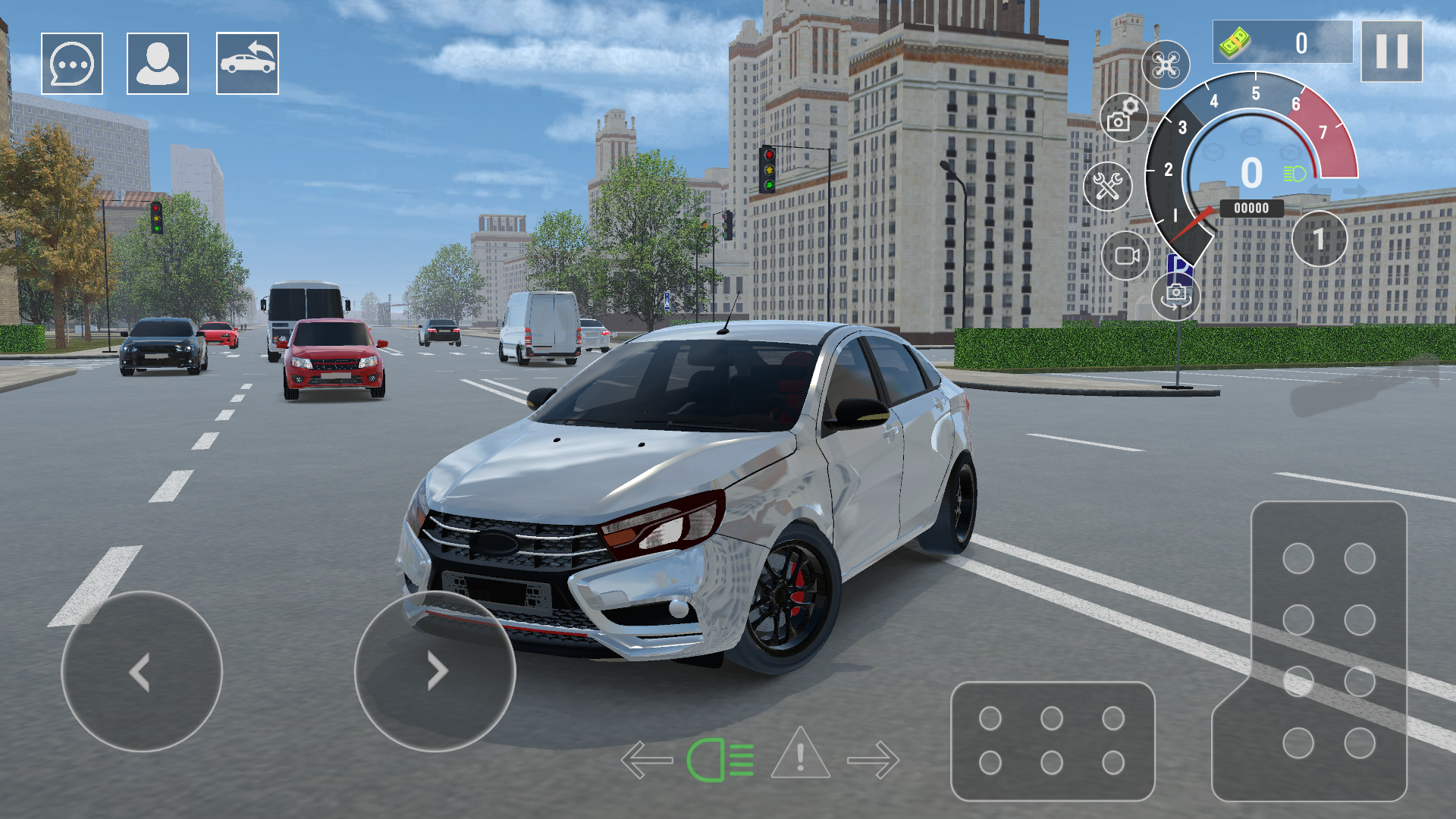Image resolution: width=1456 pixels, height=819 pixels.
Task: Open the chat window
Action: click(x=71, y=62)
